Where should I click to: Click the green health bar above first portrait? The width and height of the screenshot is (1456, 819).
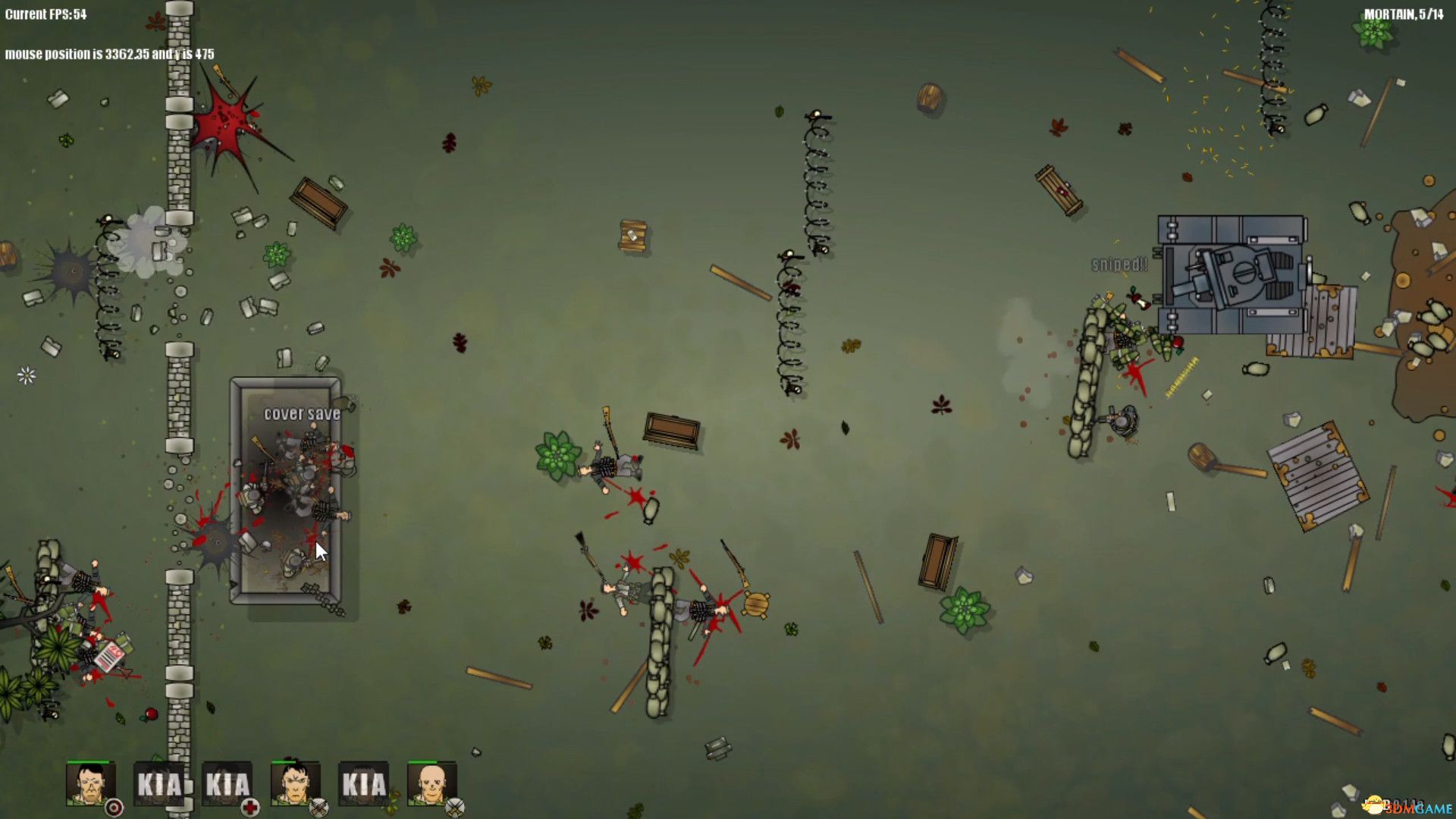click(87, 760)
